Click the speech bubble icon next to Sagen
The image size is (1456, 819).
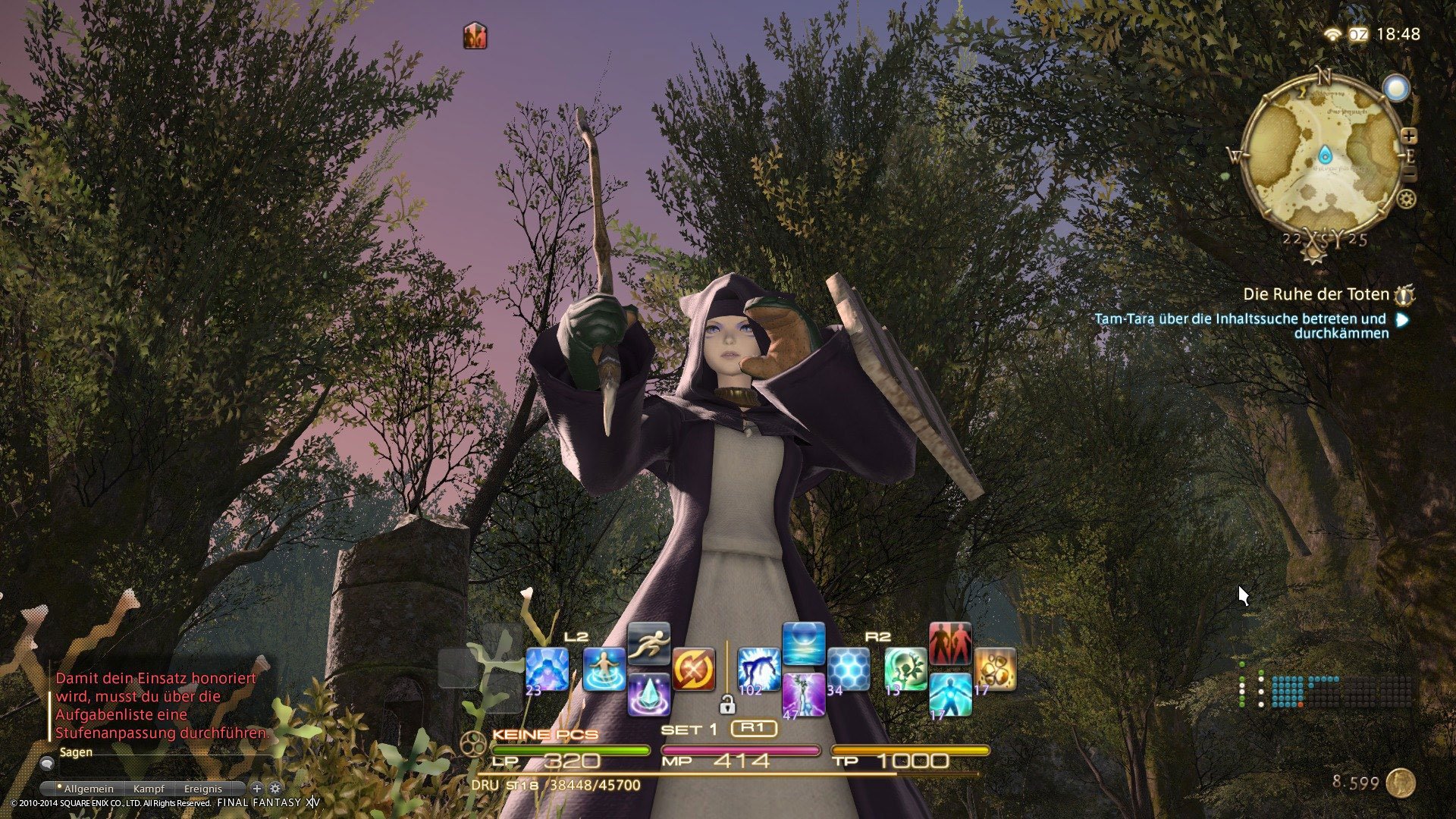click(x=47, y=764)
